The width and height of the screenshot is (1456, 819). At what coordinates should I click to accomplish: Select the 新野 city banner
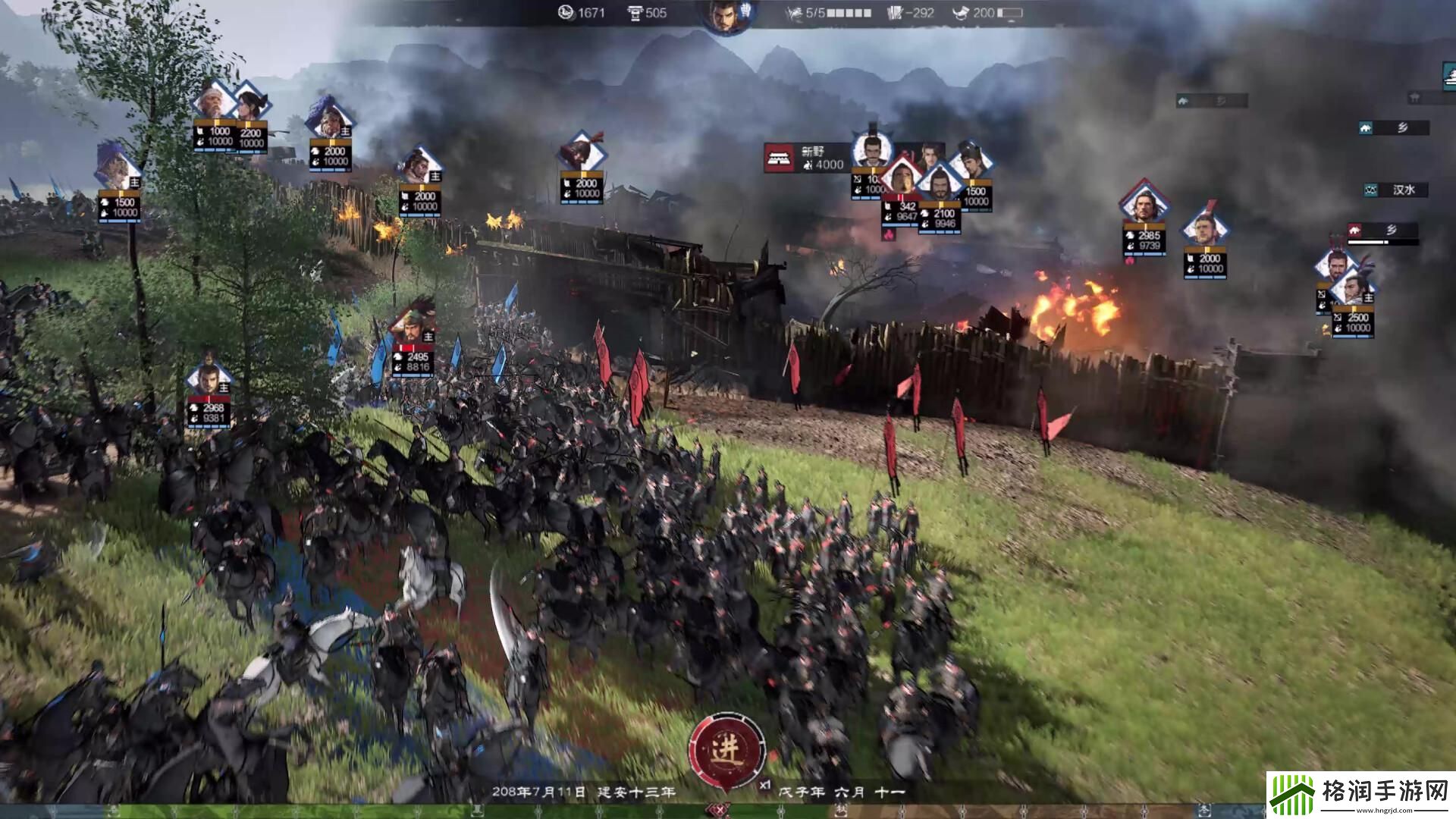tap(806, 158)
